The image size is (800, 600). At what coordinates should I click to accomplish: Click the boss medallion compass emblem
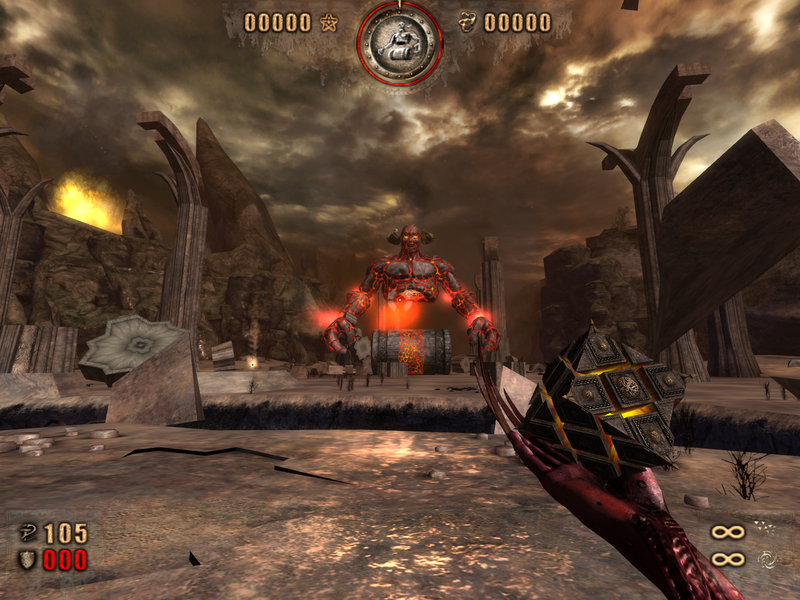coord(399,43)
